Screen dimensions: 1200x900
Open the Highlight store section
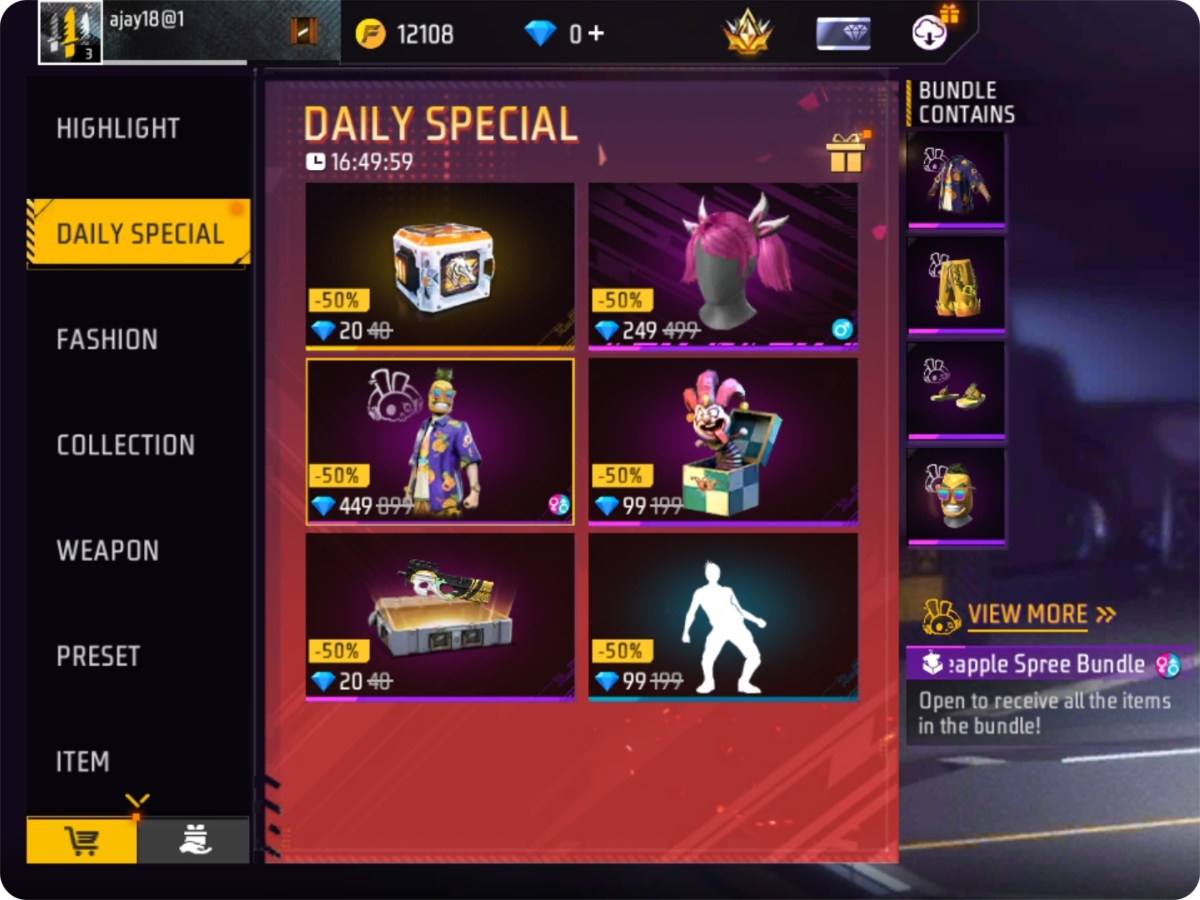tap(118, 129)
